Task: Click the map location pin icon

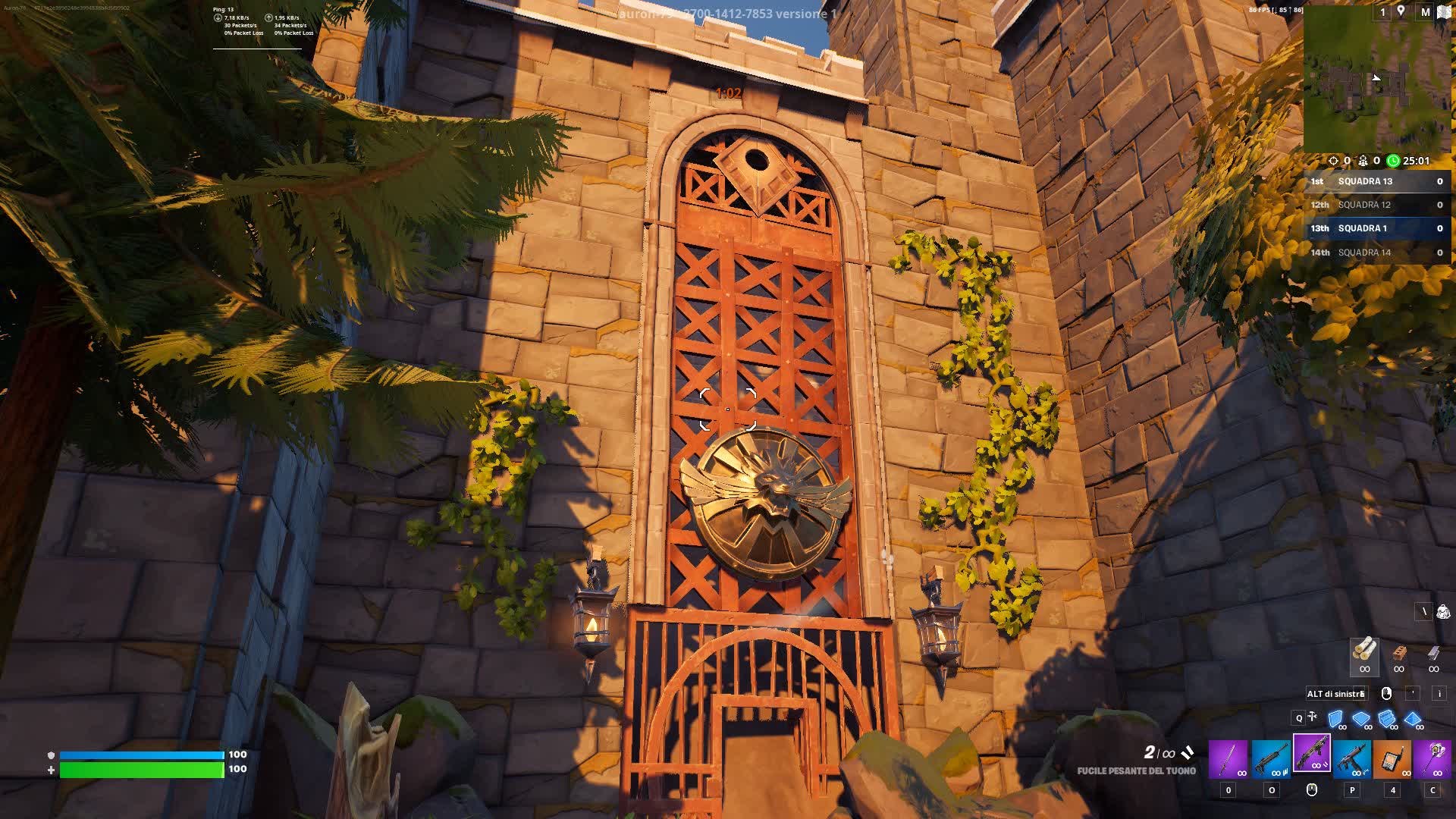Action: click(1401, 11)
